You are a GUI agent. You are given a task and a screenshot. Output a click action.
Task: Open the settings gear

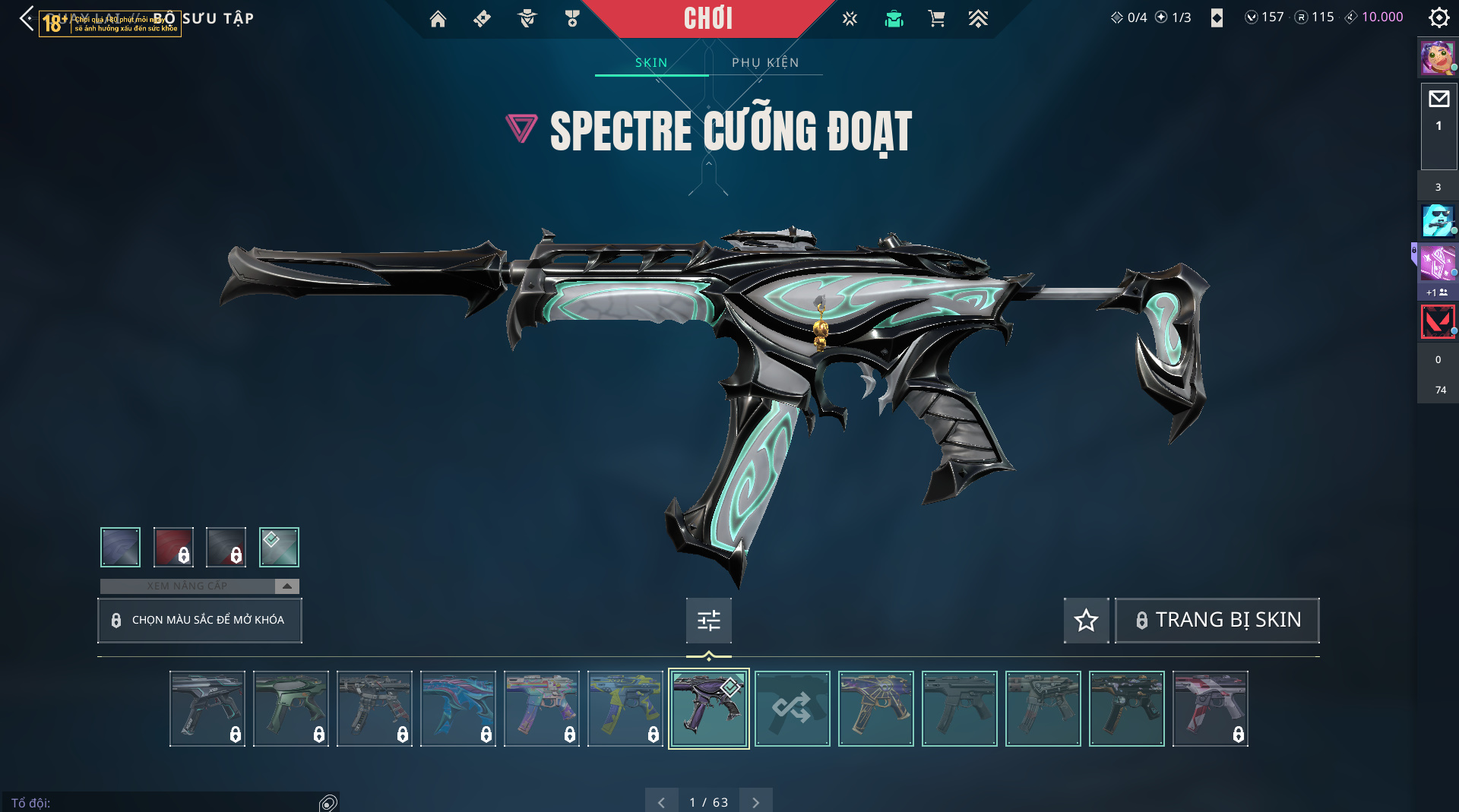pos(1438,17)
